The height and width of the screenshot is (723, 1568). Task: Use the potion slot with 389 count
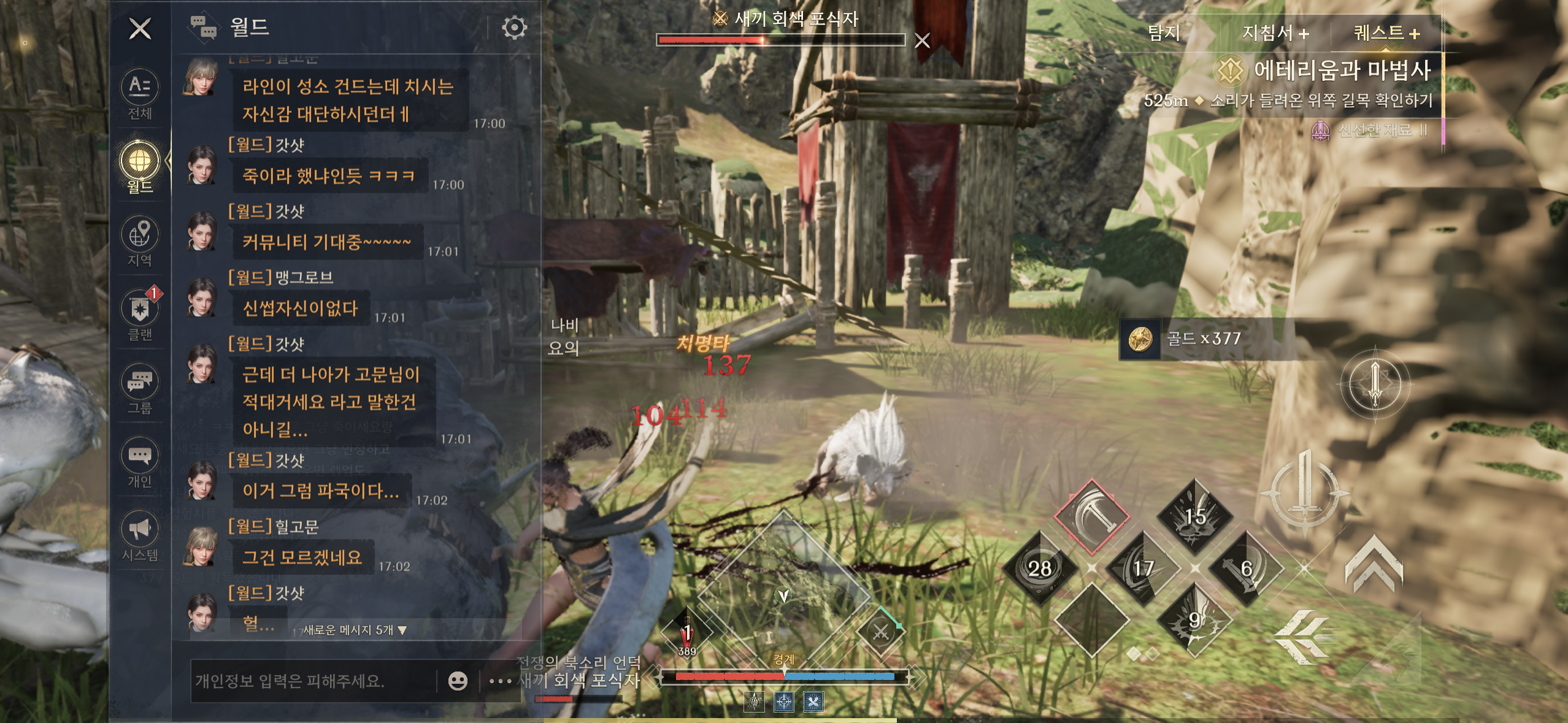(x=687, y=632)
